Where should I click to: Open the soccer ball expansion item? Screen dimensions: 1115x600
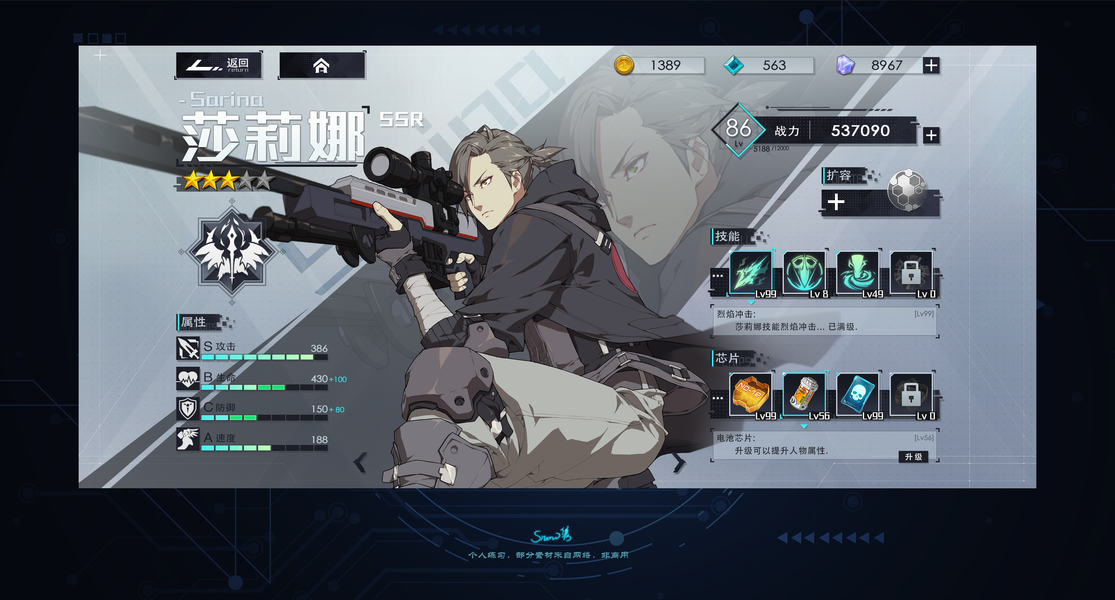[x=906, y=190]
